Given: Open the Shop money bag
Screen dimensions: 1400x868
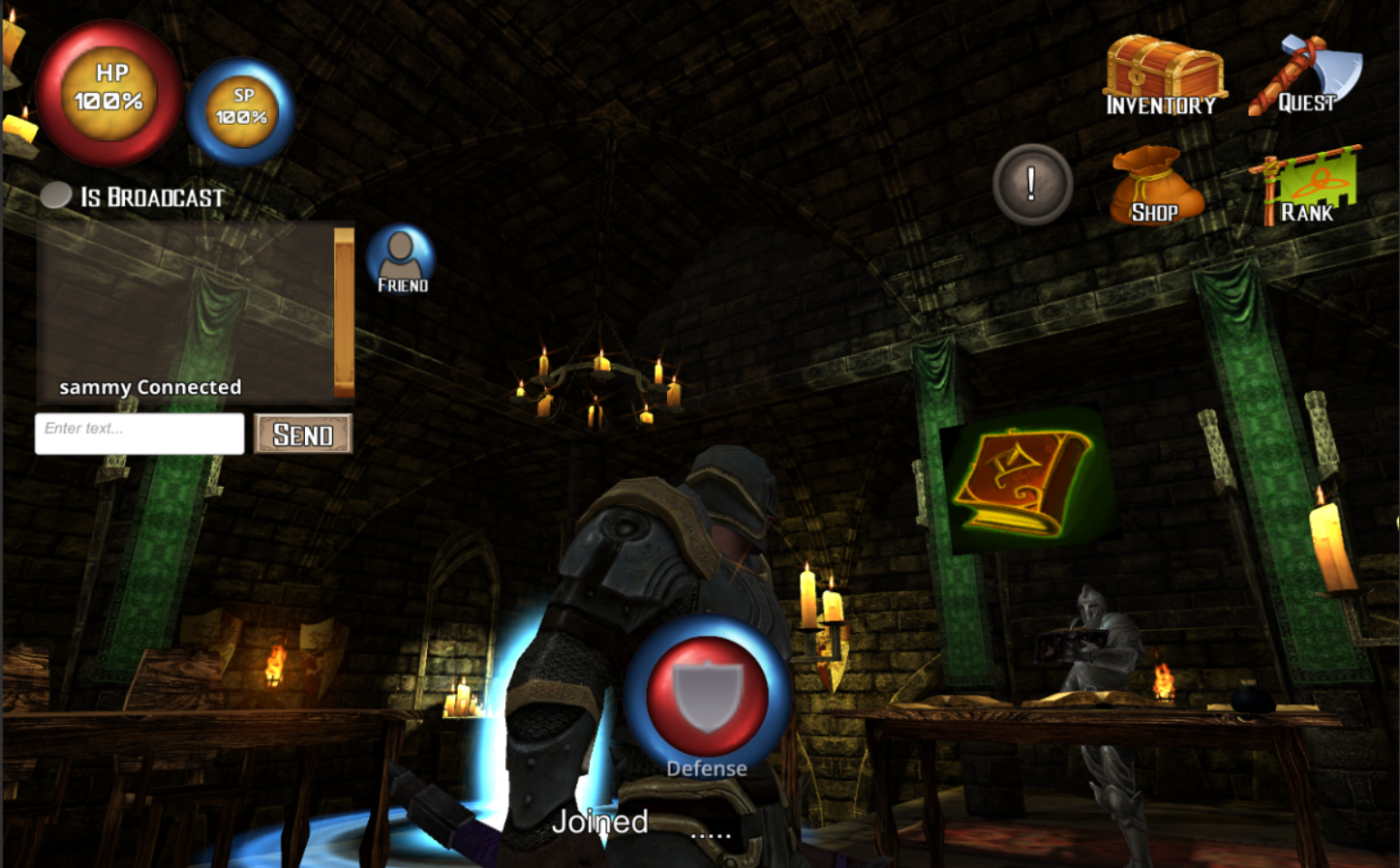Looking at the screenshot, I should click(x=1156, y=181).
